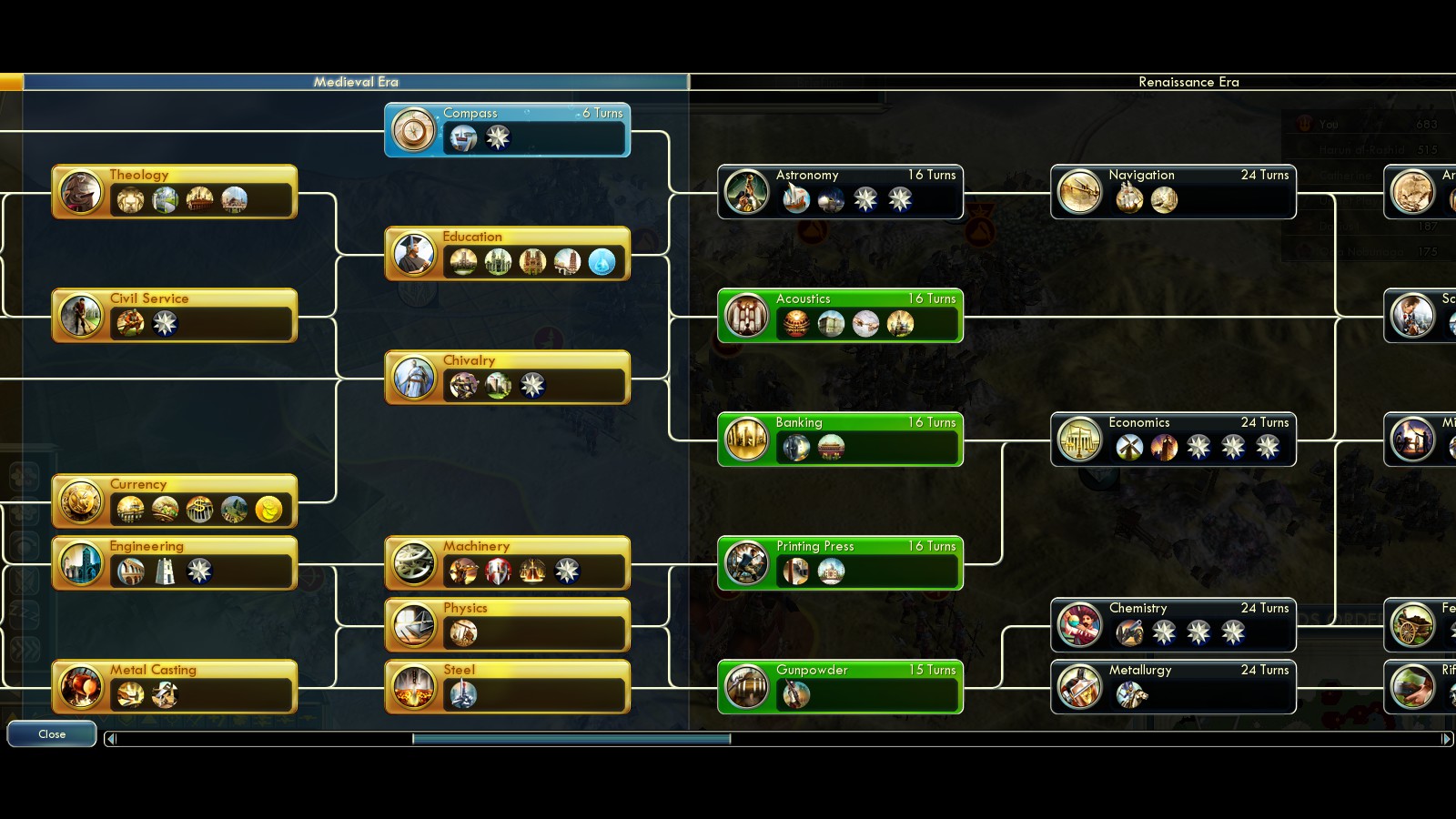Select the Steel technology box

point(507,687)
